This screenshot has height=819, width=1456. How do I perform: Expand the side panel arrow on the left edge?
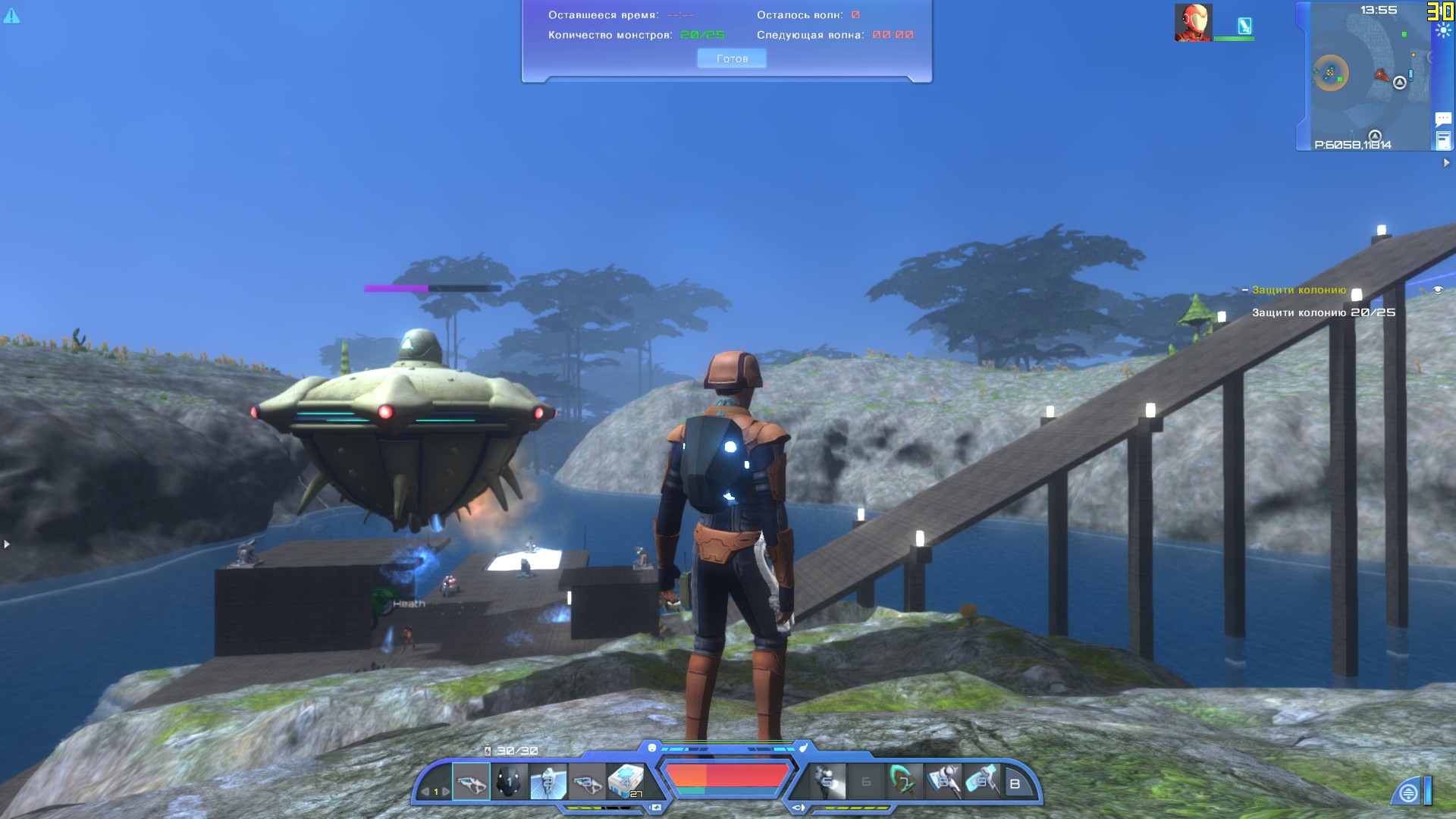point(6,543)
